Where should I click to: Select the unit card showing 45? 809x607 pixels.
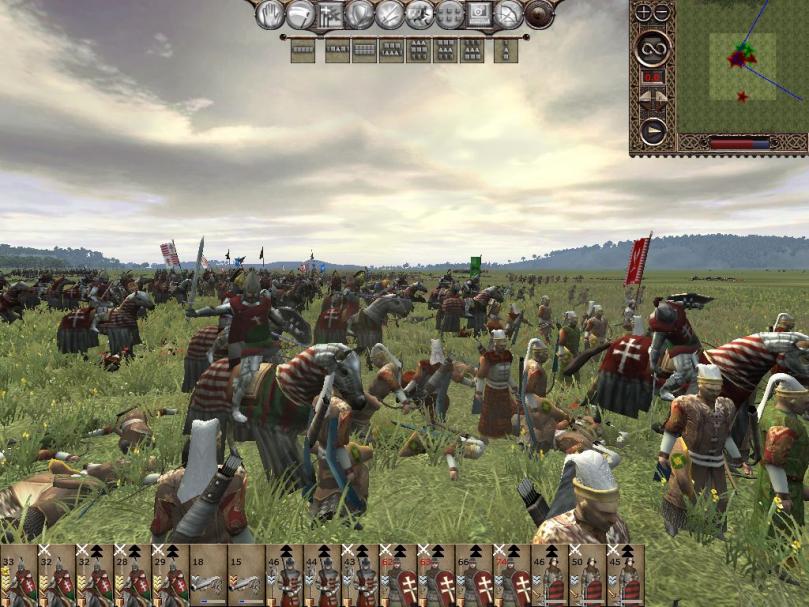coord(626,575)
